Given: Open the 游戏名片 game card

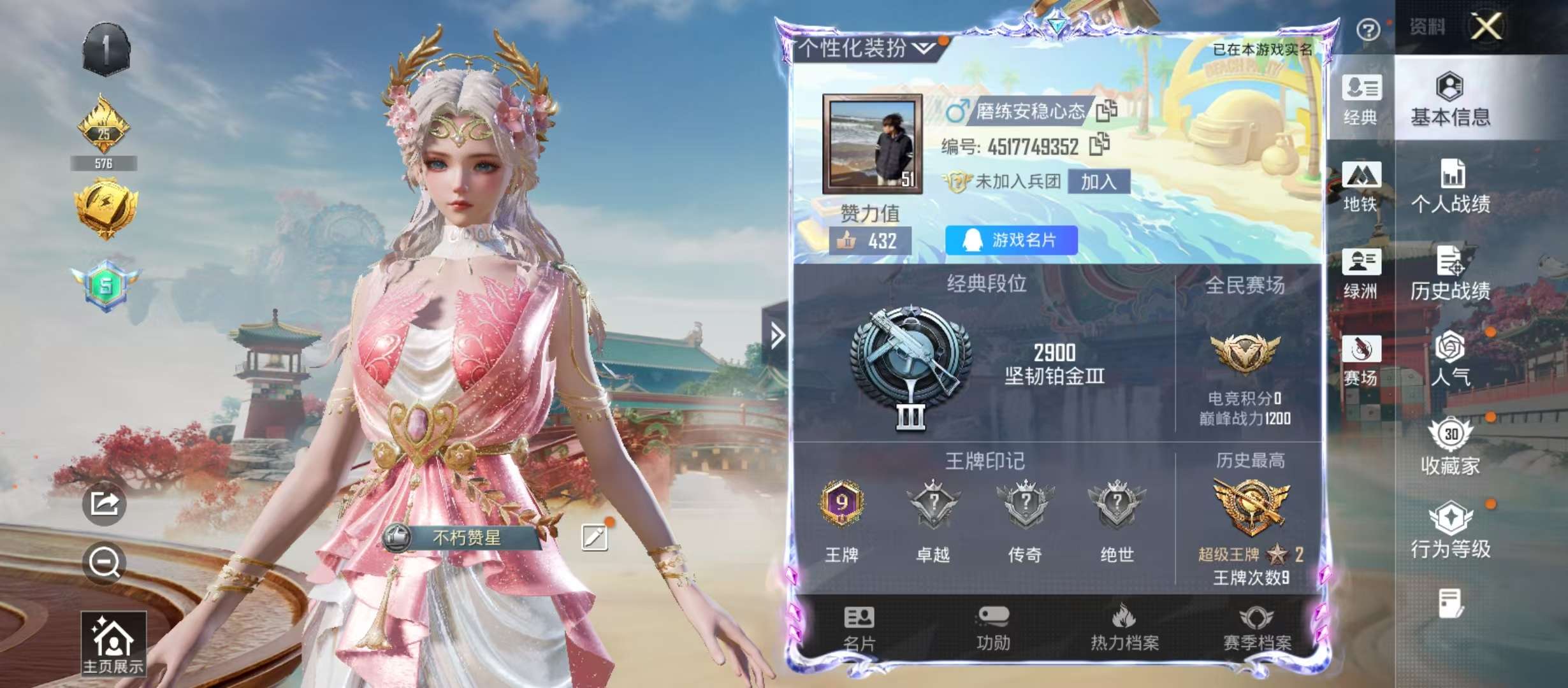Looking at the screenshot, I should [1012, 240].
